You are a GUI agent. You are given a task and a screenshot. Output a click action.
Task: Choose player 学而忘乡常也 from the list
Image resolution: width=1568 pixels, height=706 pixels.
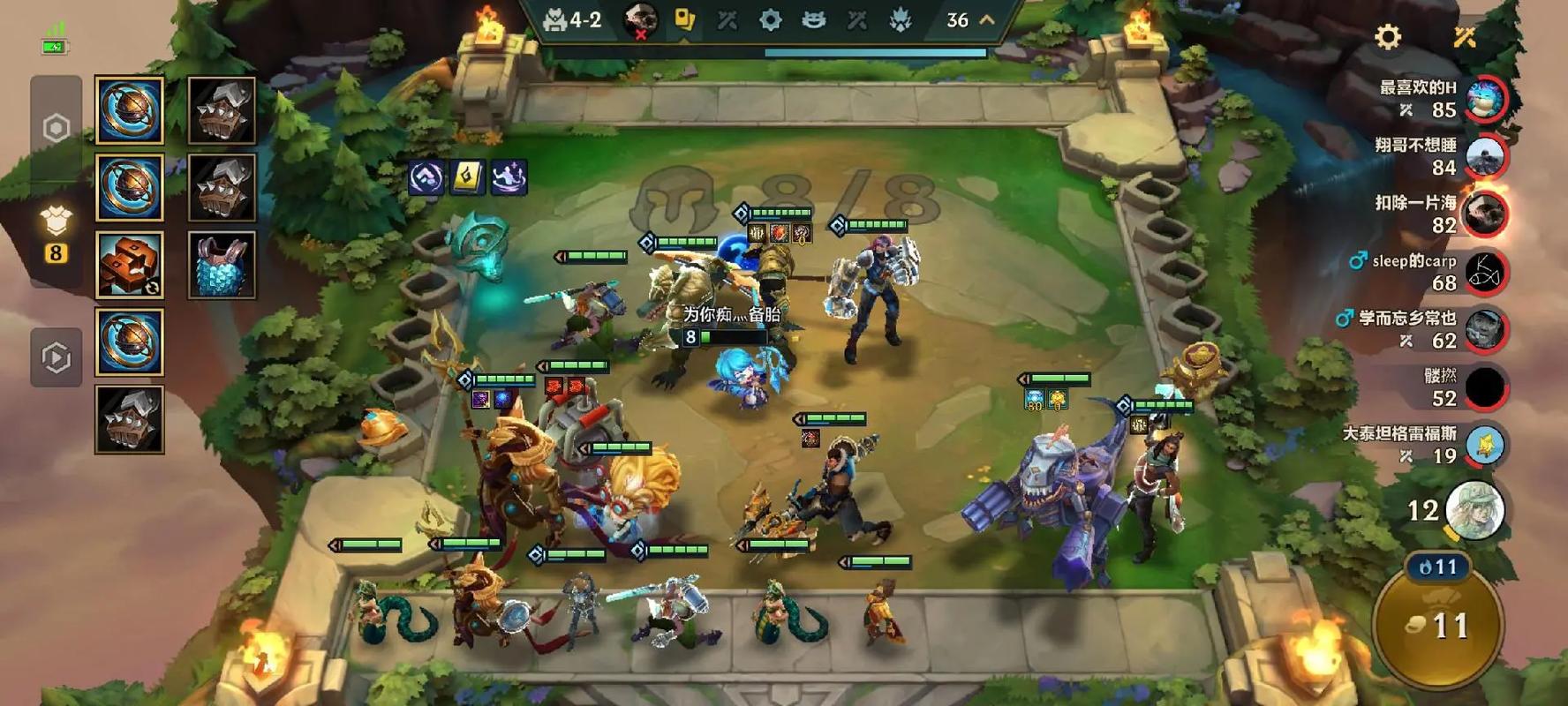pos(1485,329)
